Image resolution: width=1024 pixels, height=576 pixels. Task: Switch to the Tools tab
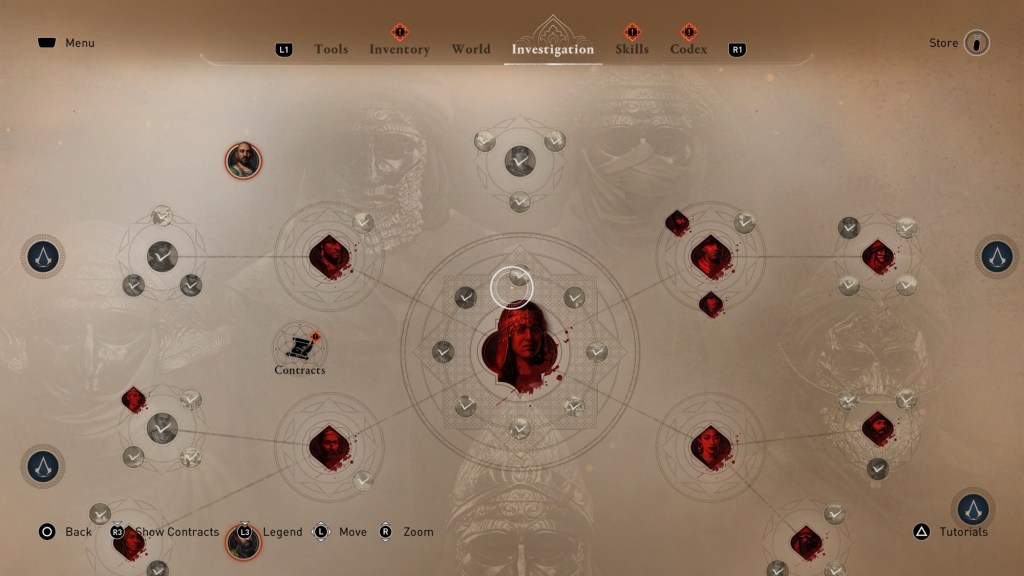[330, 49]
